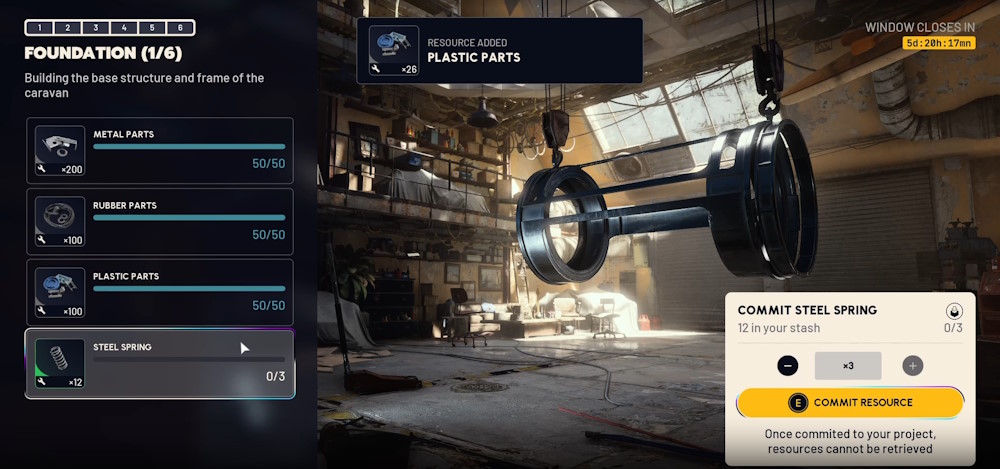1000x469 pixels.
Task: Select stage 1 tab
Action: 39,28
